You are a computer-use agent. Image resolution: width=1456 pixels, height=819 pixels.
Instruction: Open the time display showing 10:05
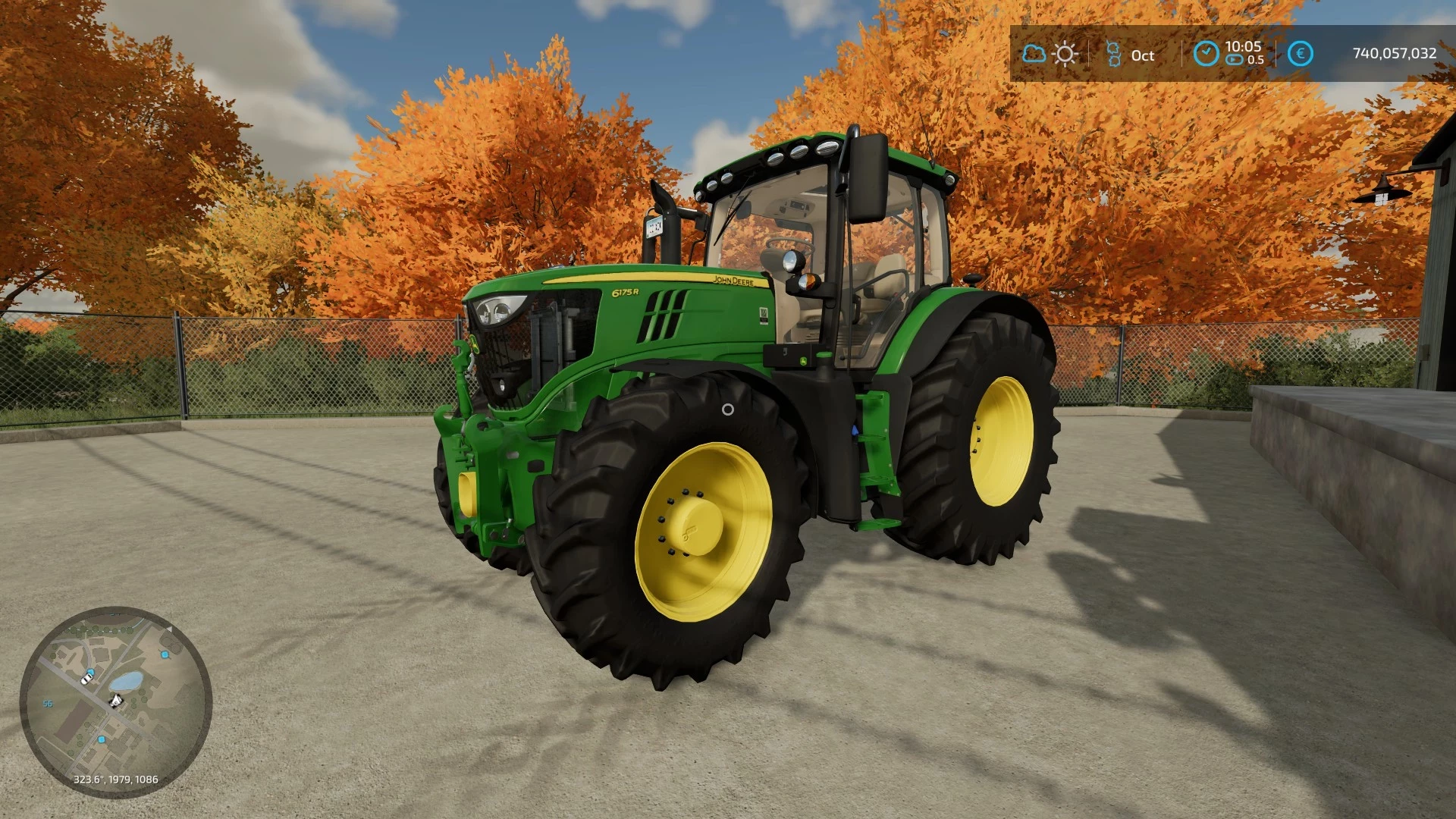(x=1241, y=47)
